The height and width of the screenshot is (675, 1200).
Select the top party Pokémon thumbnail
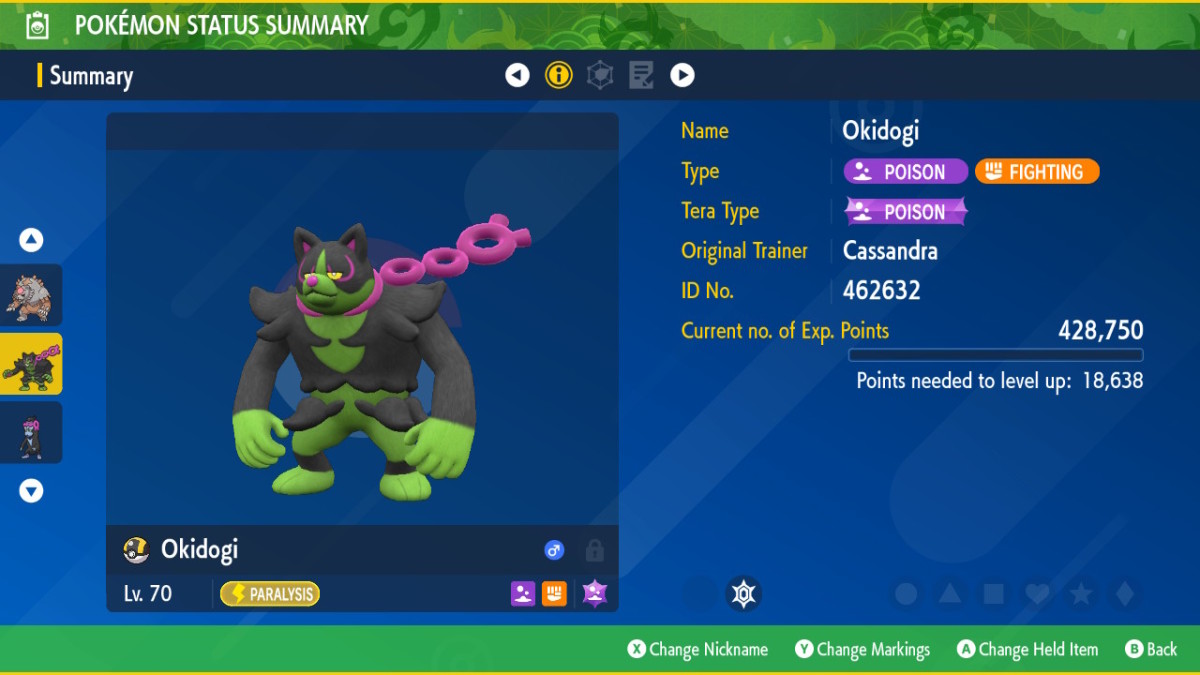[x=31, y=296]
